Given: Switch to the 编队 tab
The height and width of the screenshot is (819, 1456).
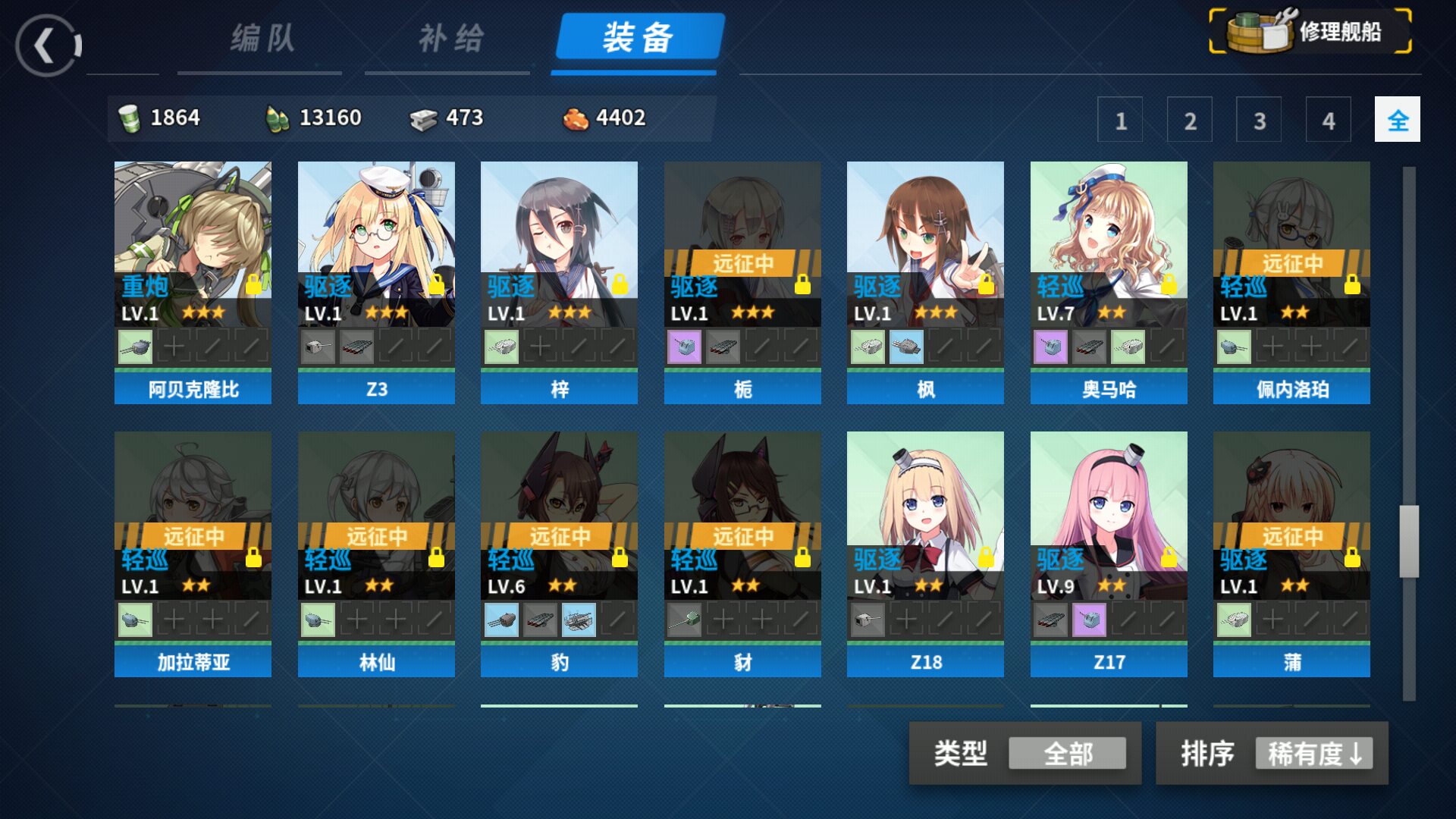Looking at the screenshot, I should [x=262, y=38].
